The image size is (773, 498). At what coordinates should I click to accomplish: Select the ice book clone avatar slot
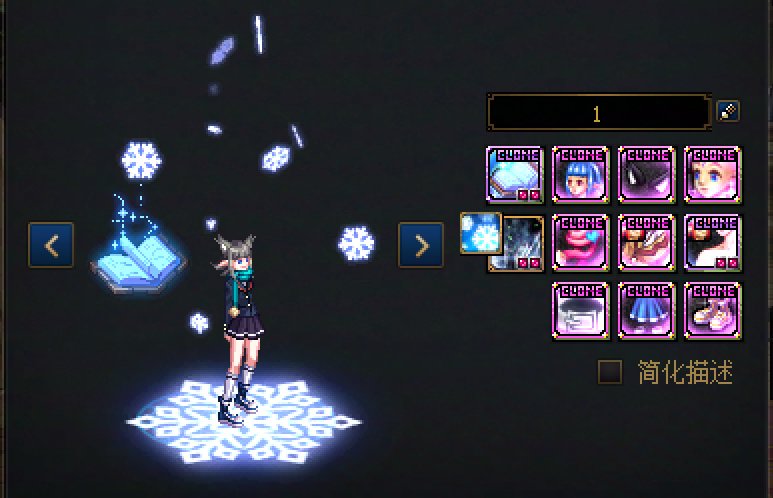[515, 174]
